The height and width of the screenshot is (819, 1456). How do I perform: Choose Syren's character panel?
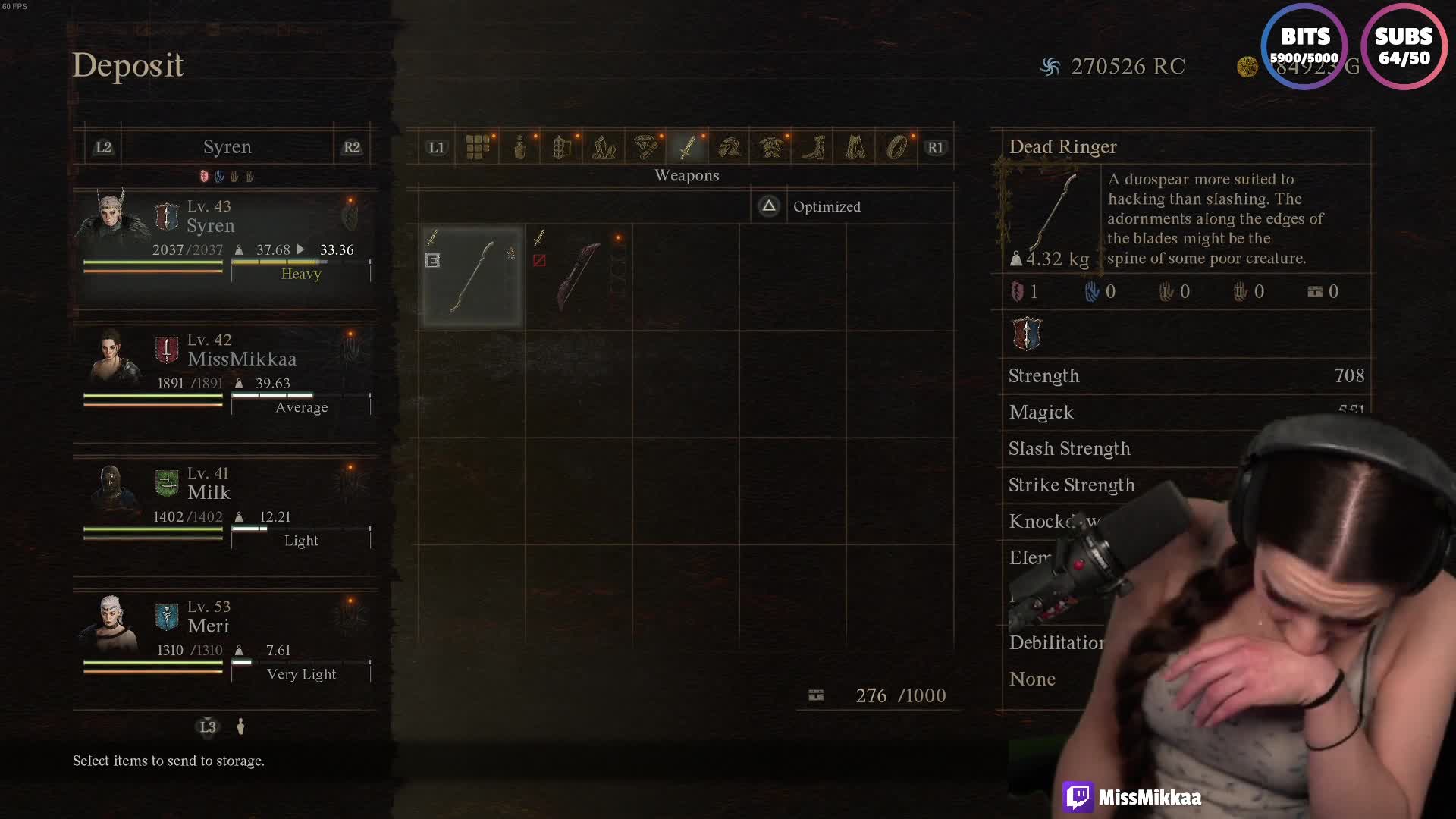(x=225, y=239)
